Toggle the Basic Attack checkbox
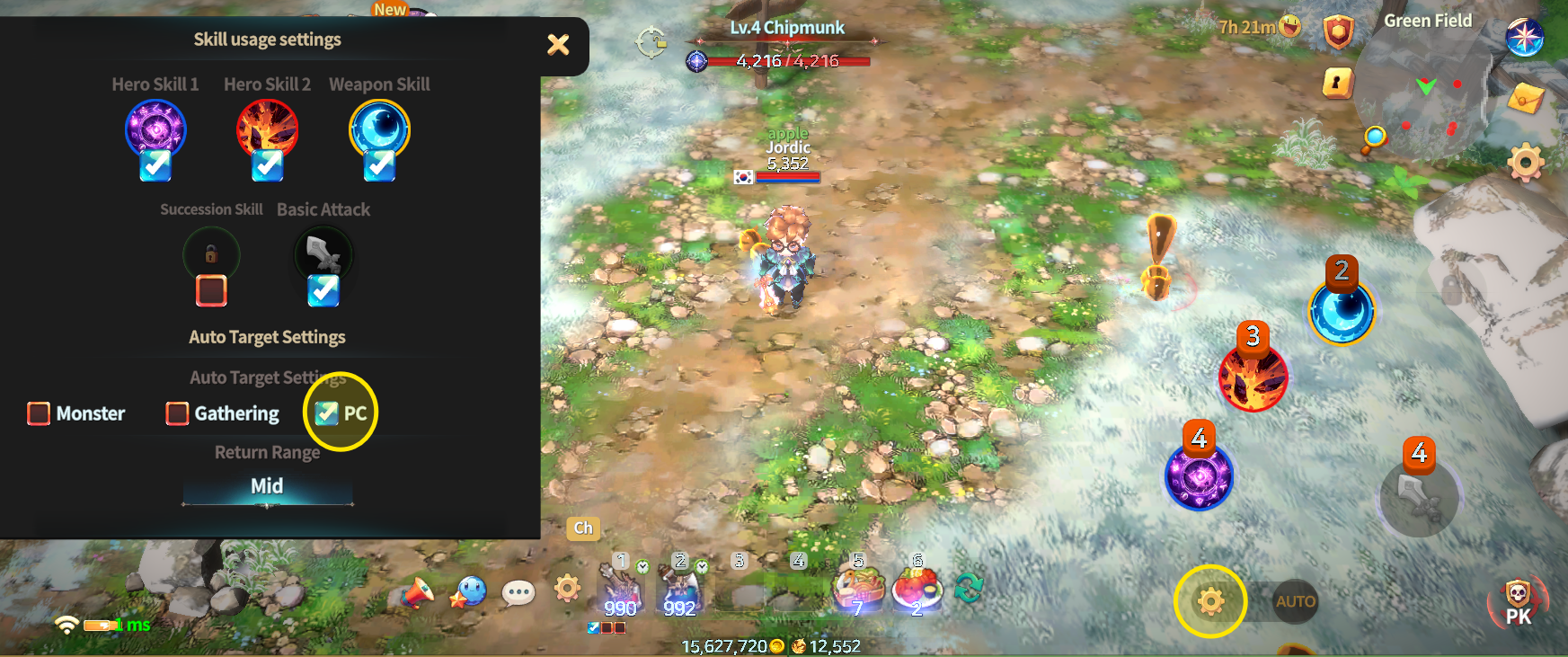The height and width of the screenshot is (657, 1568). coord(323,290)
